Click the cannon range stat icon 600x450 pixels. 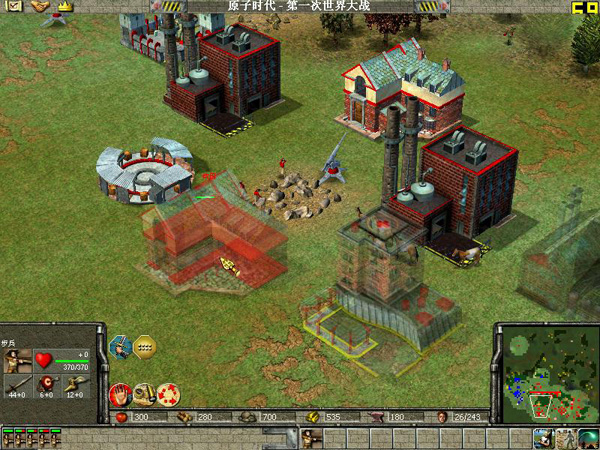73,384
